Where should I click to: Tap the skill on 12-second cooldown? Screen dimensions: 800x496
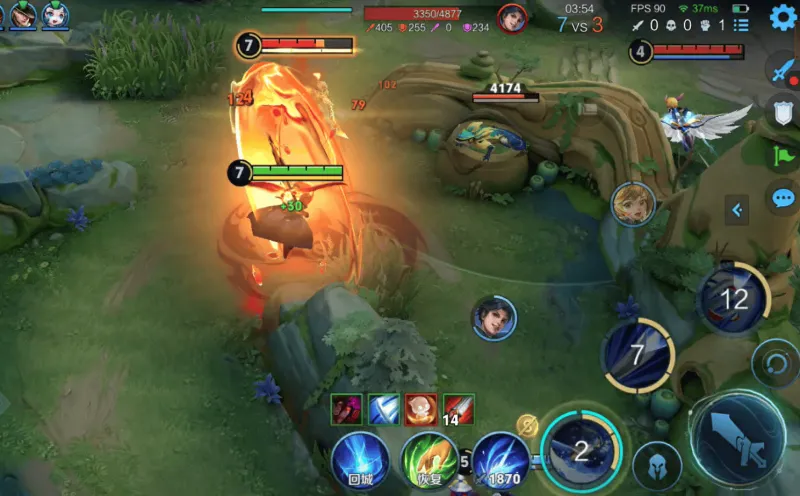[733, 298]
